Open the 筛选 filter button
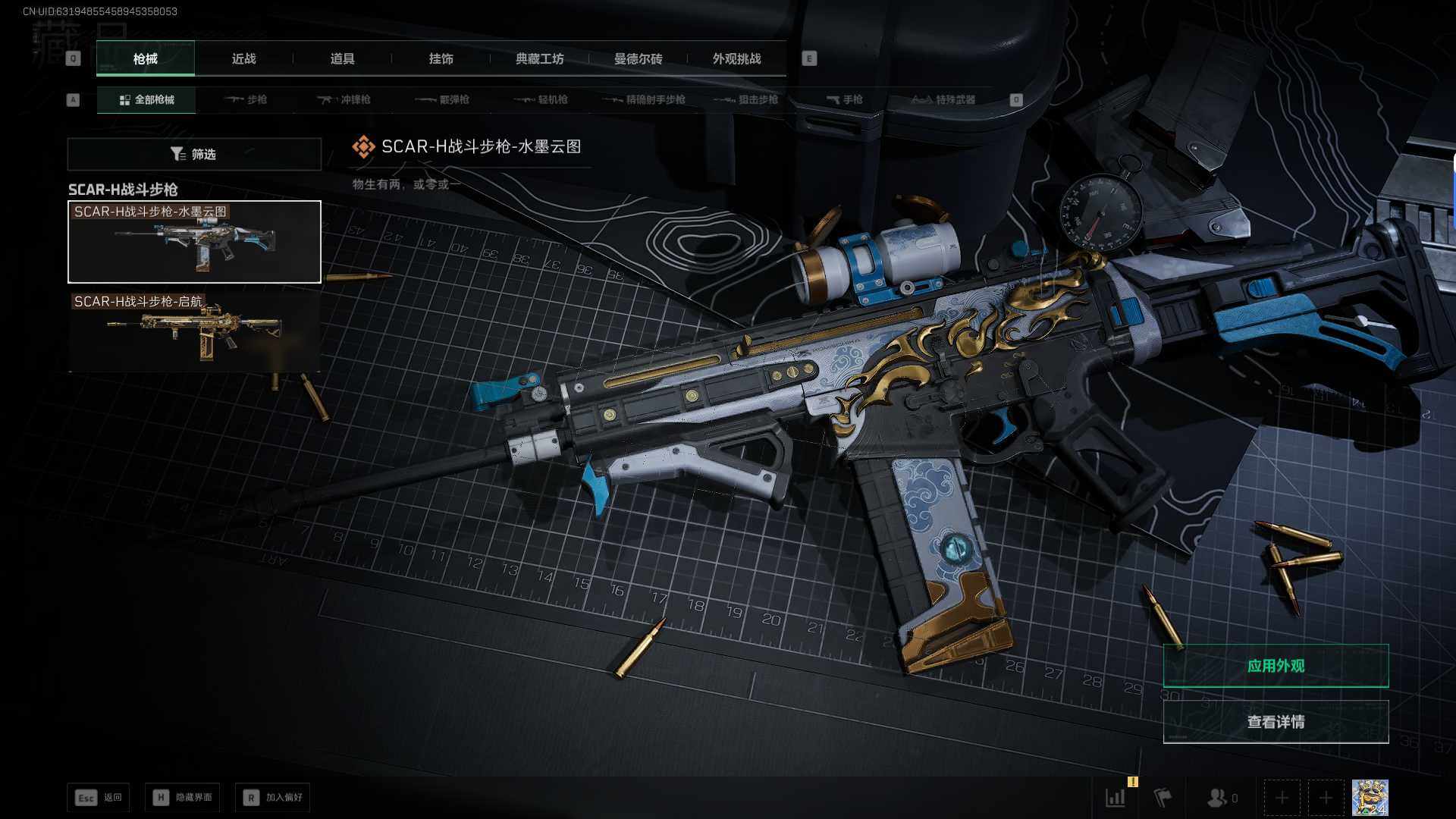This screenshot has height=819, width=1456. (x=194, y=154)
